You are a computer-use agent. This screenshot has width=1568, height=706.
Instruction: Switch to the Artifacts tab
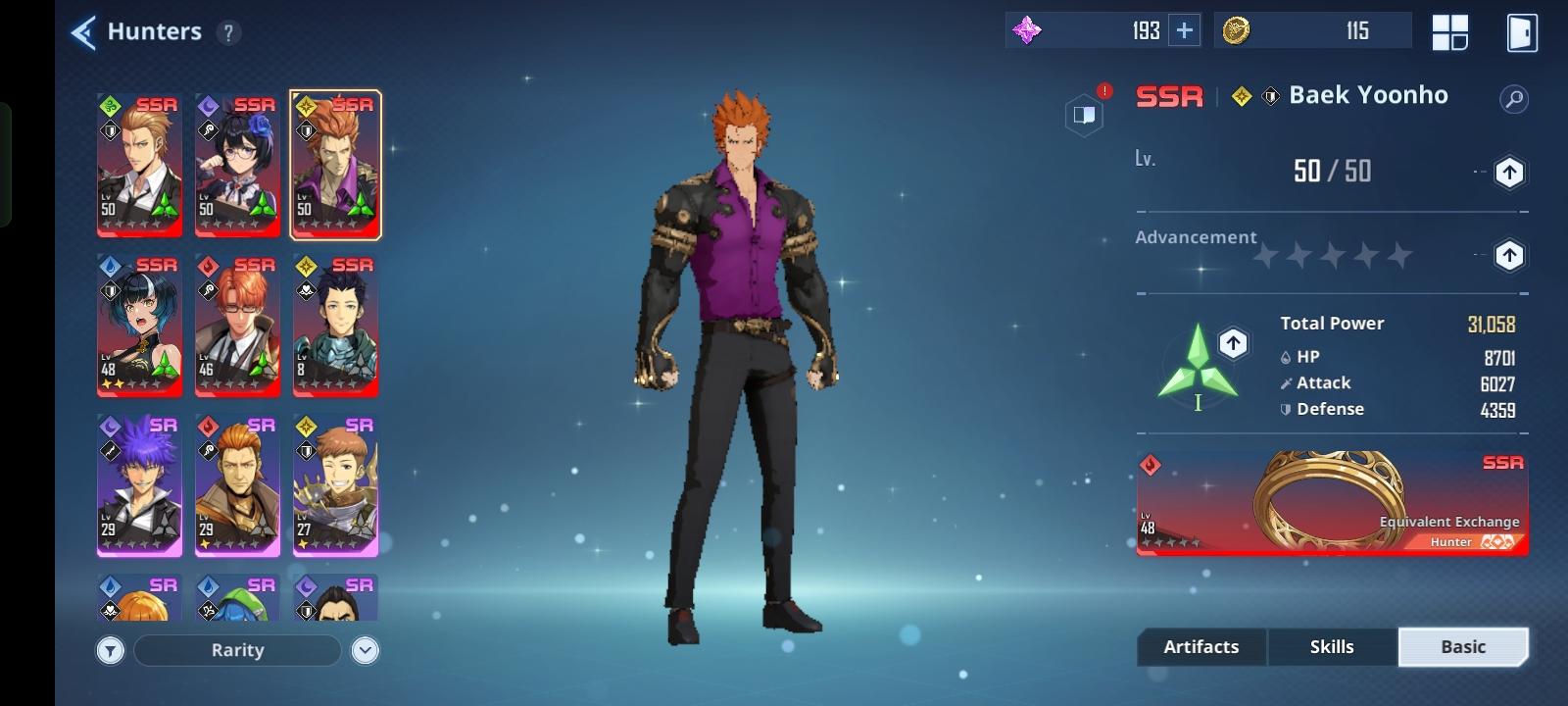1200,646
